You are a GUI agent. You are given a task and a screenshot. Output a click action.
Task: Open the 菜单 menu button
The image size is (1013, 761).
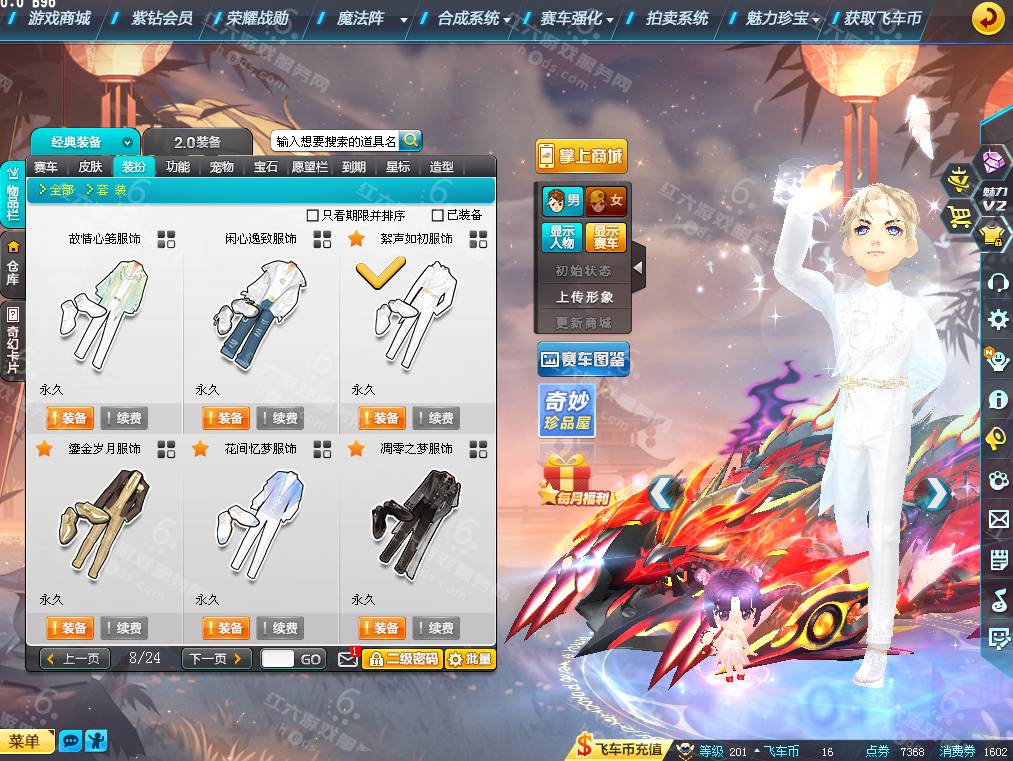[26, 741]
